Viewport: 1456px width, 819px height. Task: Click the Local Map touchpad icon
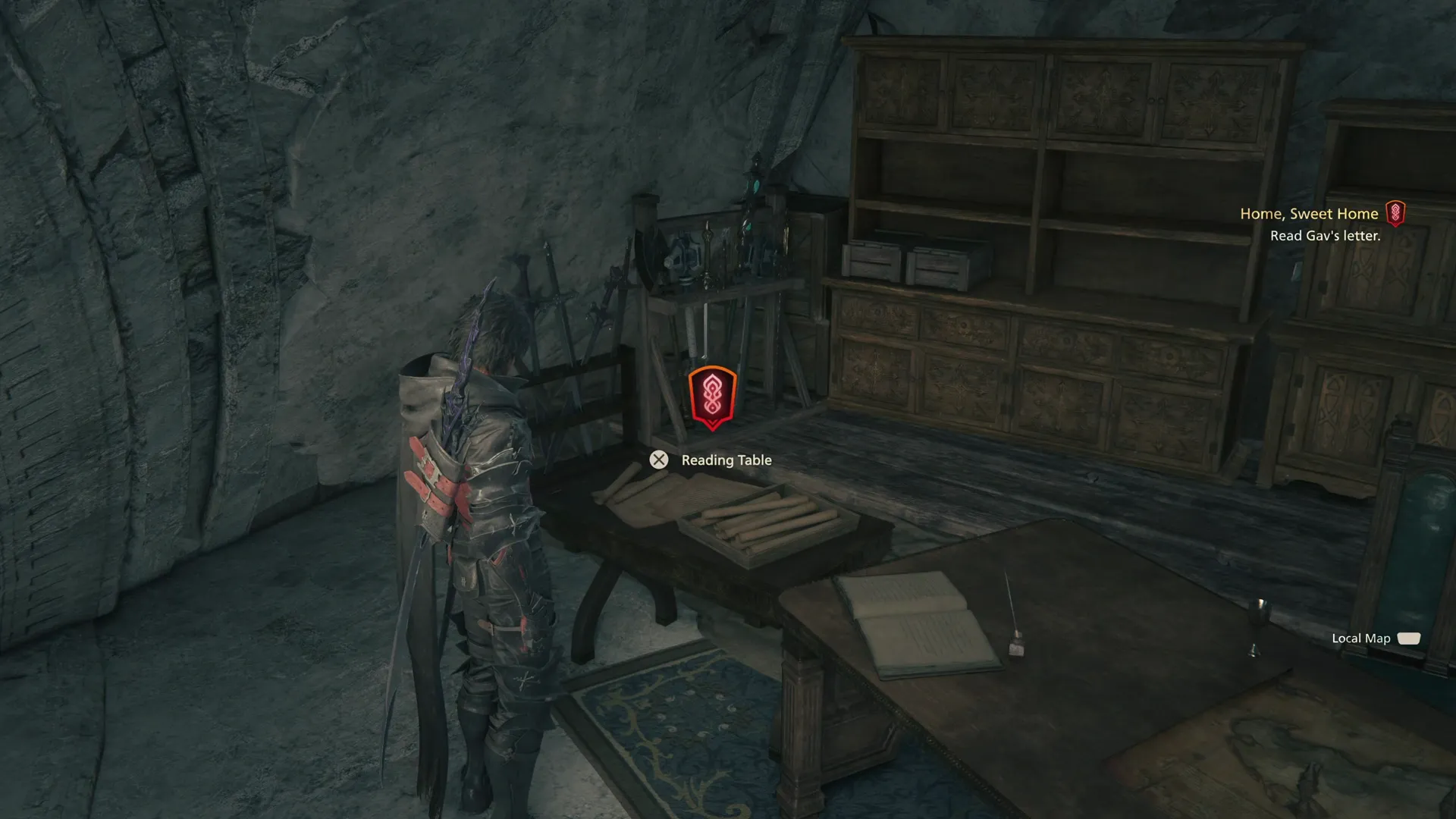(1408, 639)
